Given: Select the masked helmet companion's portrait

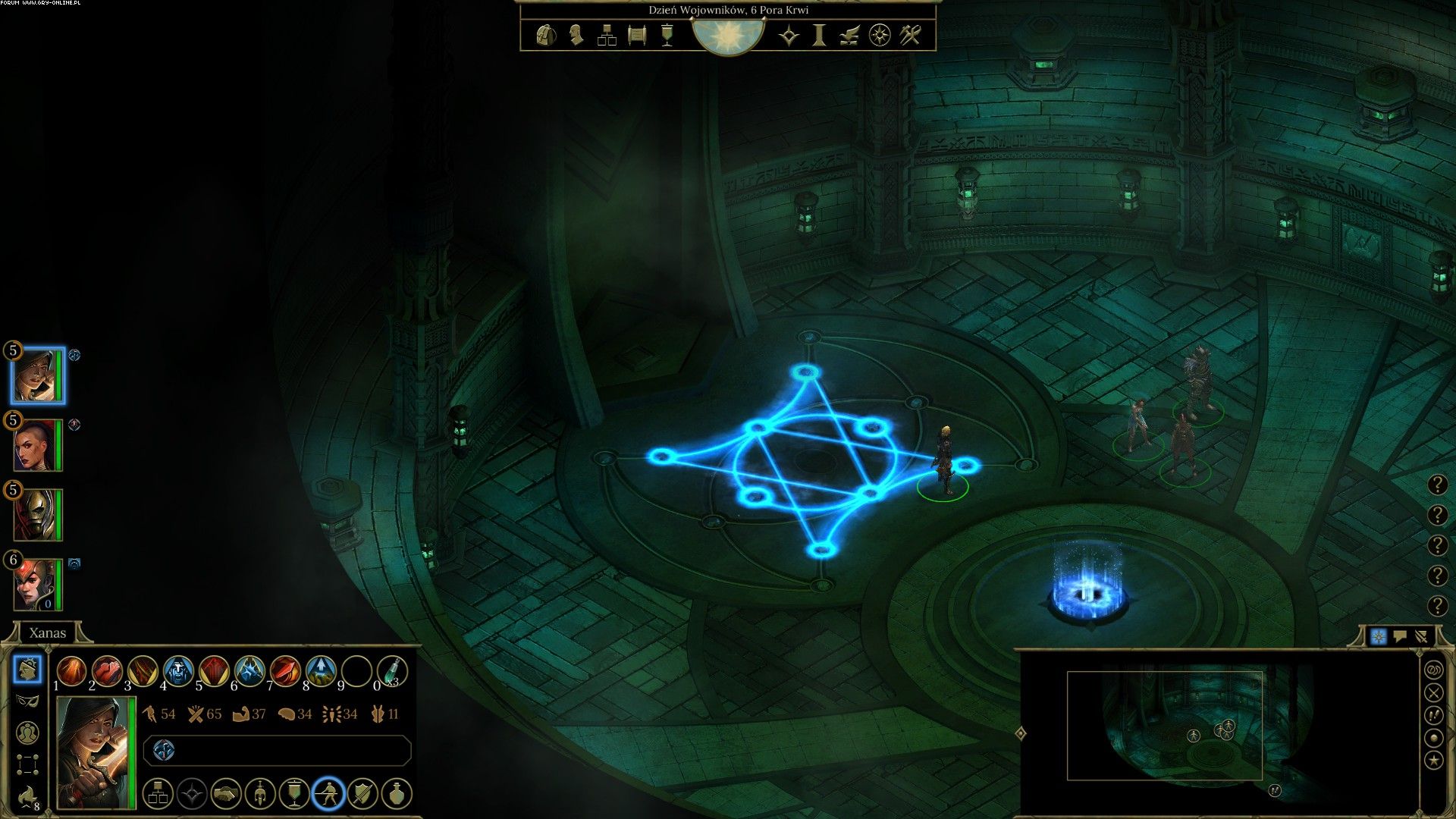Looking at the screenshot, I should click(x=37, y=515).
